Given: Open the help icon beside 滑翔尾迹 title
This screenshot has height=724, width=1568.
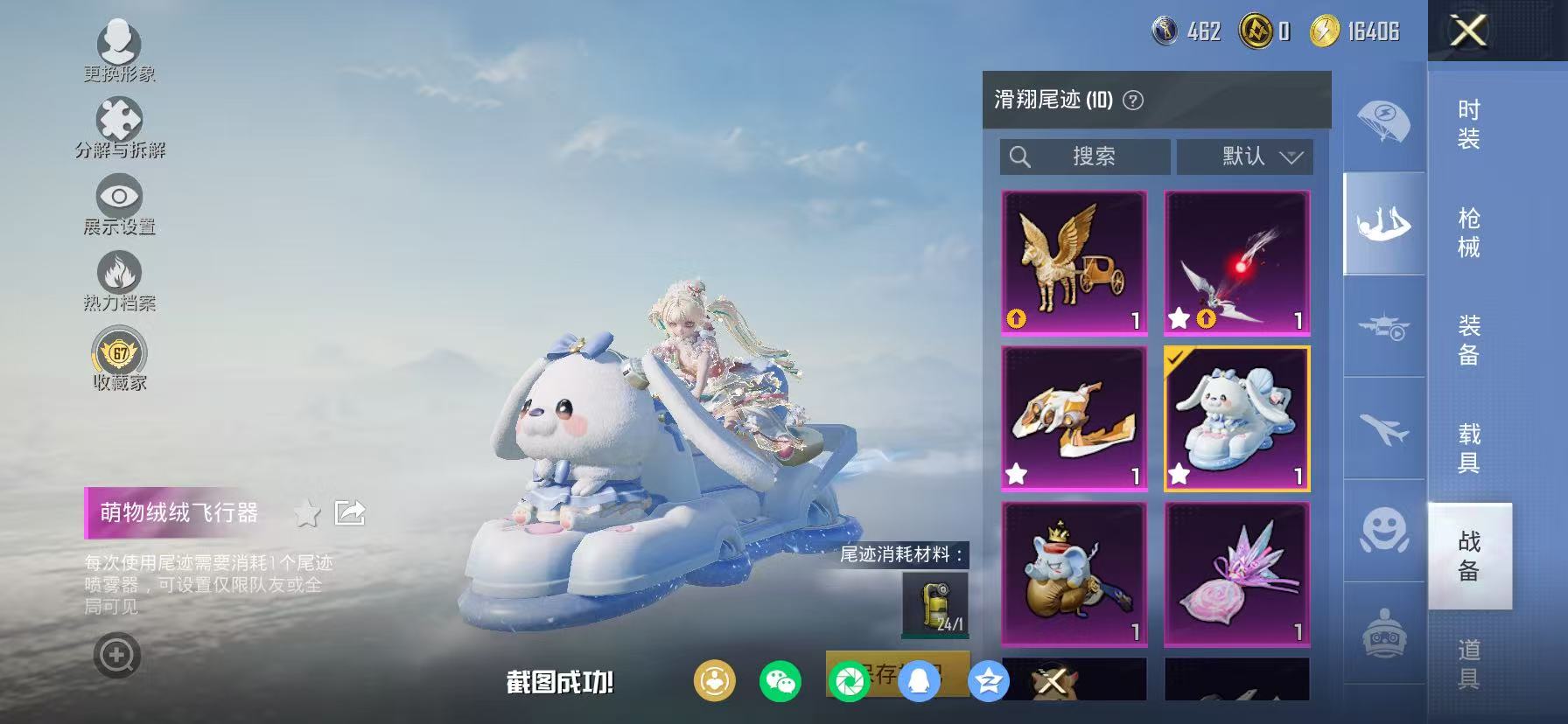Looking at the screenshot, I should (x=1133, y=100).
